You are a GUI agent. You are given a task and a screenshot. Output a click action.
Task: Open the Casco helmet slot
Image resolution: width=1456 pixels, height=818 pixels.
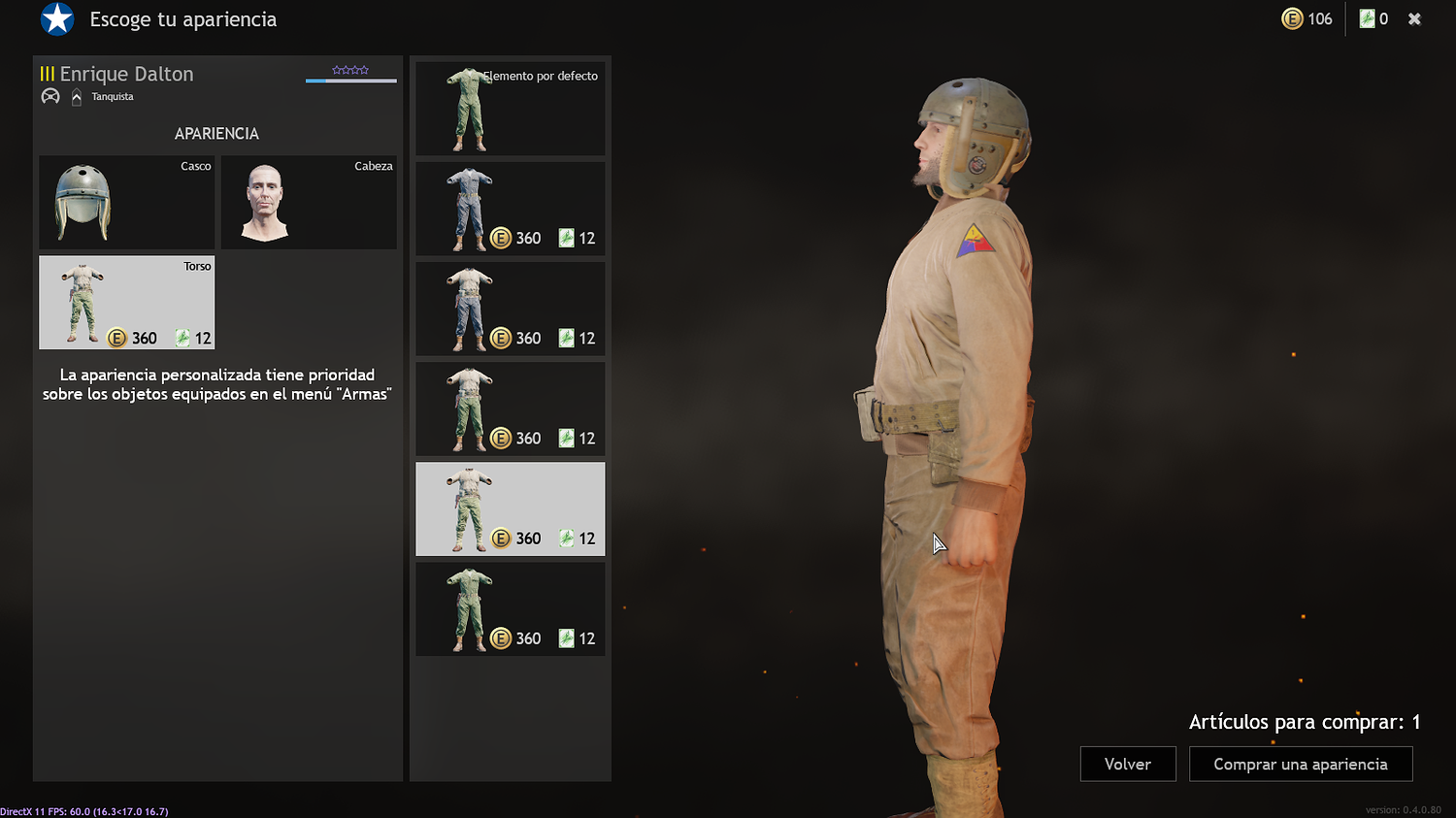(x=126, y=202)
